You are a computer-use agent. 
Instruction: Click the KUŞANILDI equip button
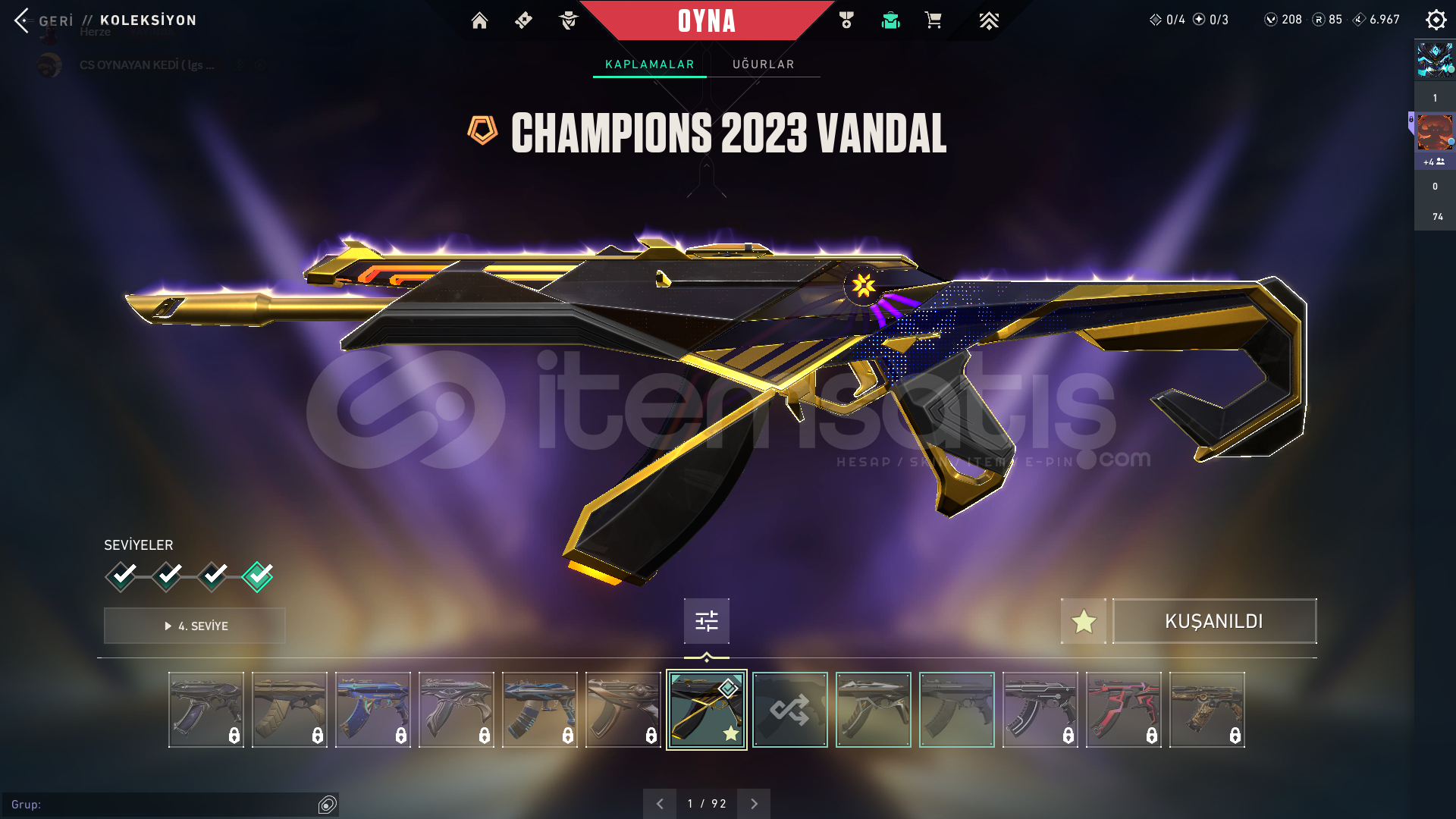[1214, 620]
